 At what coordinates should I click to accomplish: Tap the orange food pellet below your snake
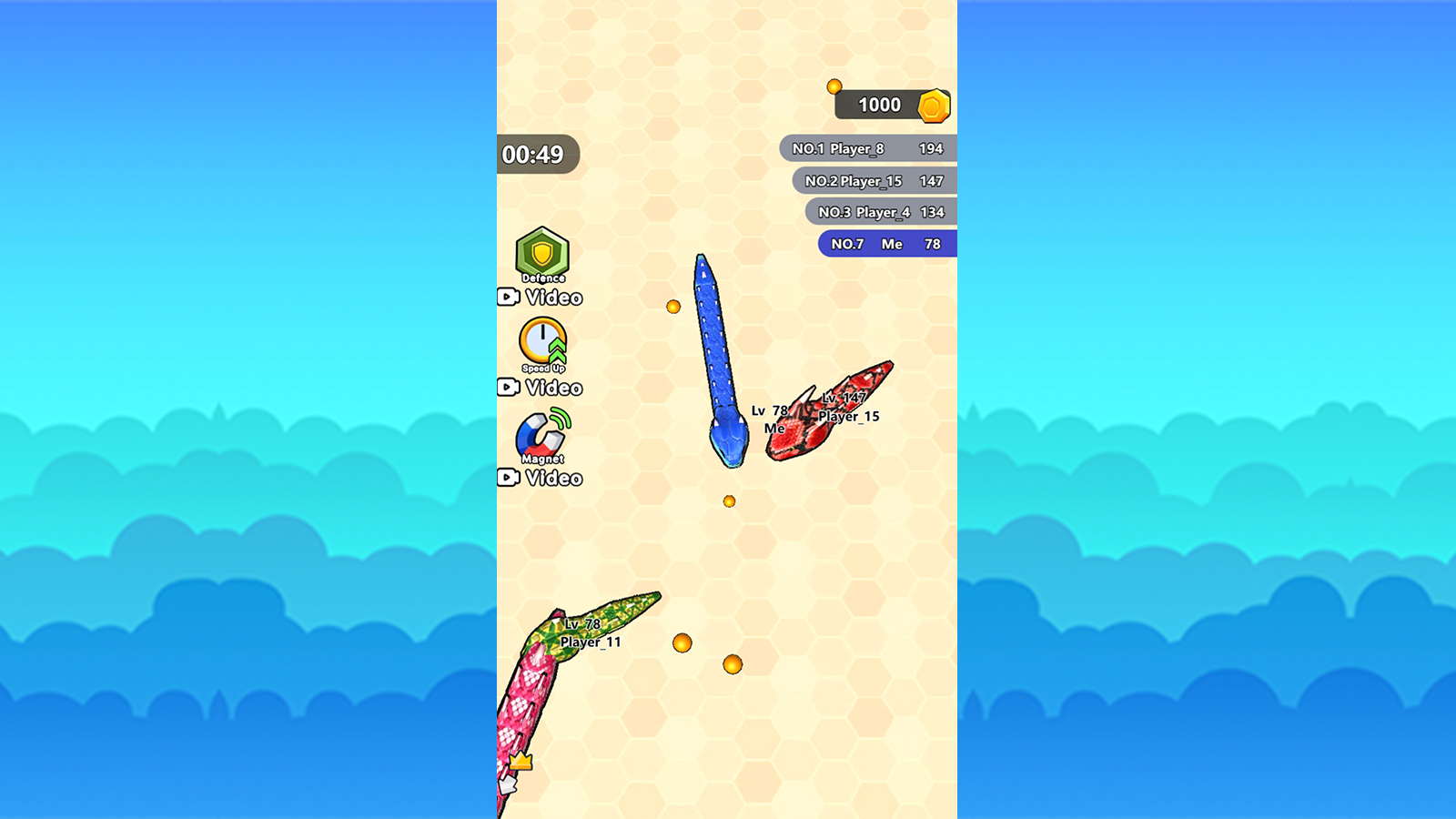click(x=729, y=500)
